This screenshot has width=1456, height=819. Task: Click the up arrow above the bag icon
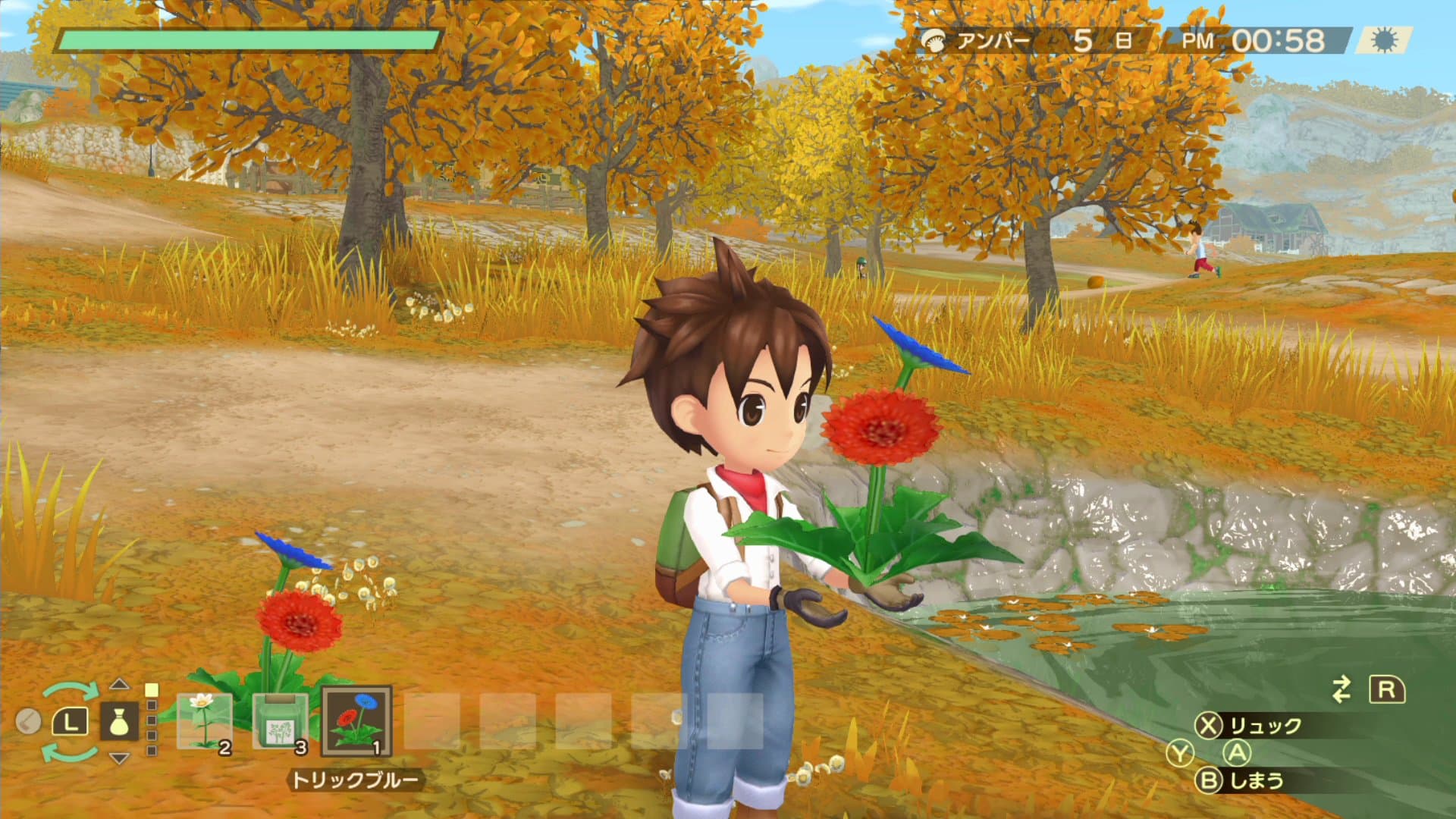tap(119, 684)
